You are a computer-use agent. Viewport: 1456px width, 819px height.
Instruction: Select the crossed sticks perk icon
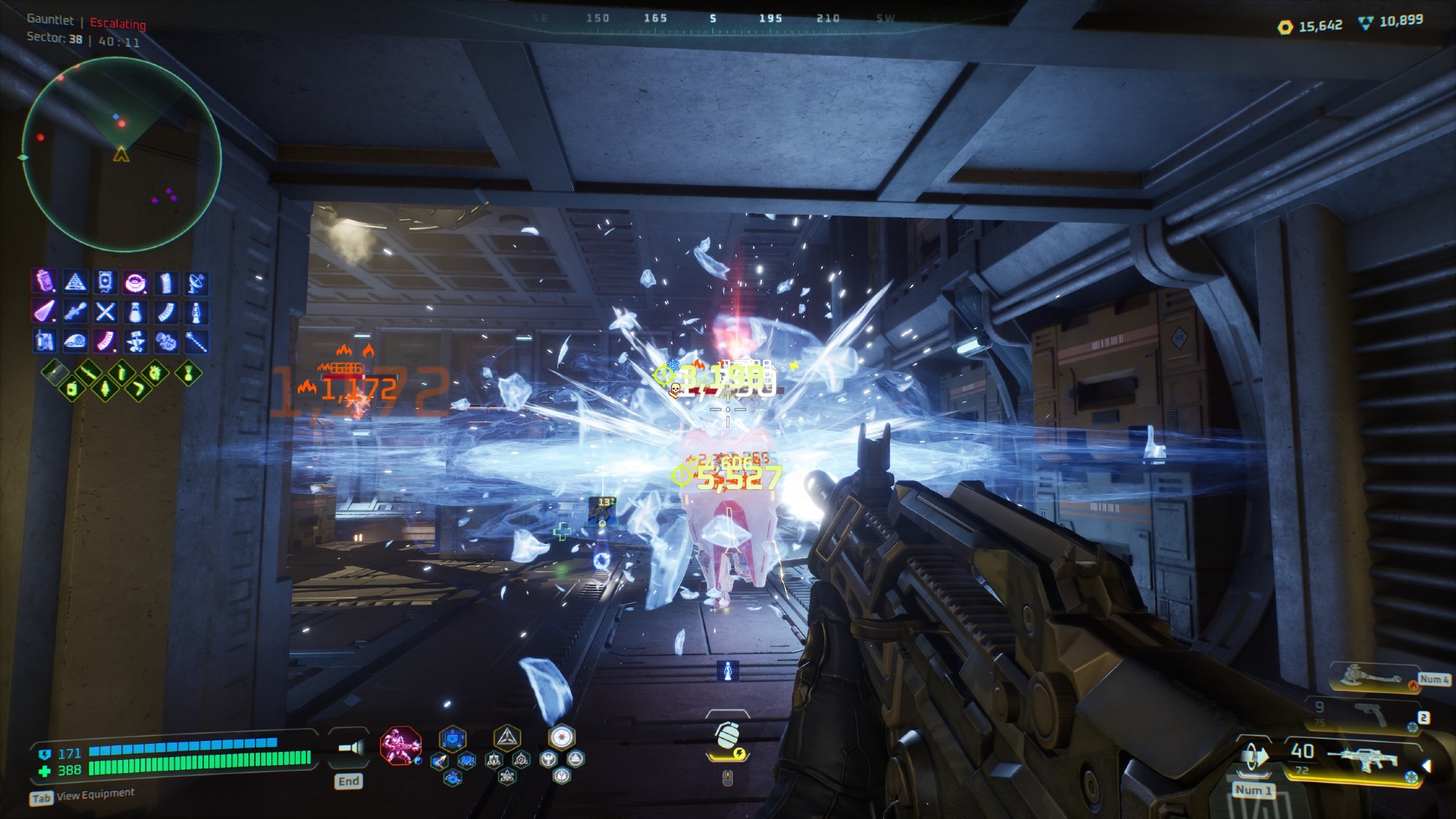pos(106,312)
